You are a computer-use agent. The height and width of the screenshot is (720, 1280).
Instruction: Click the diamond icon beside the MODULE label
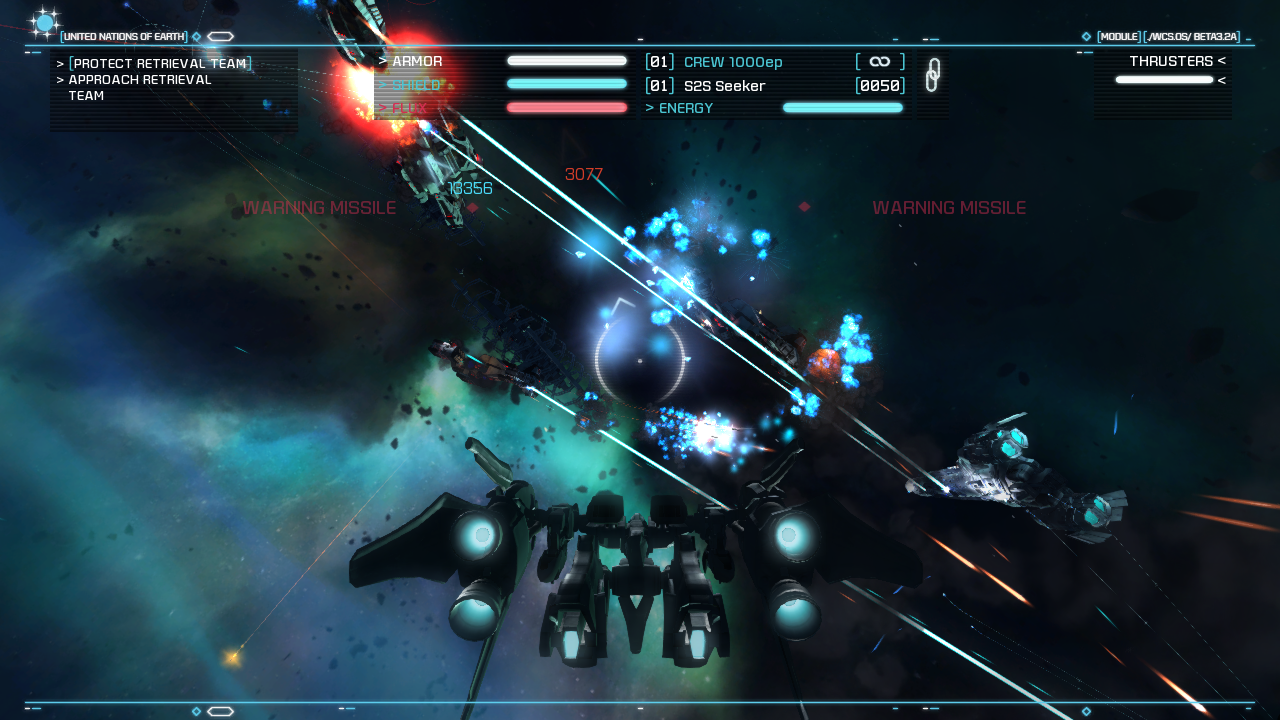[1085, 35]
